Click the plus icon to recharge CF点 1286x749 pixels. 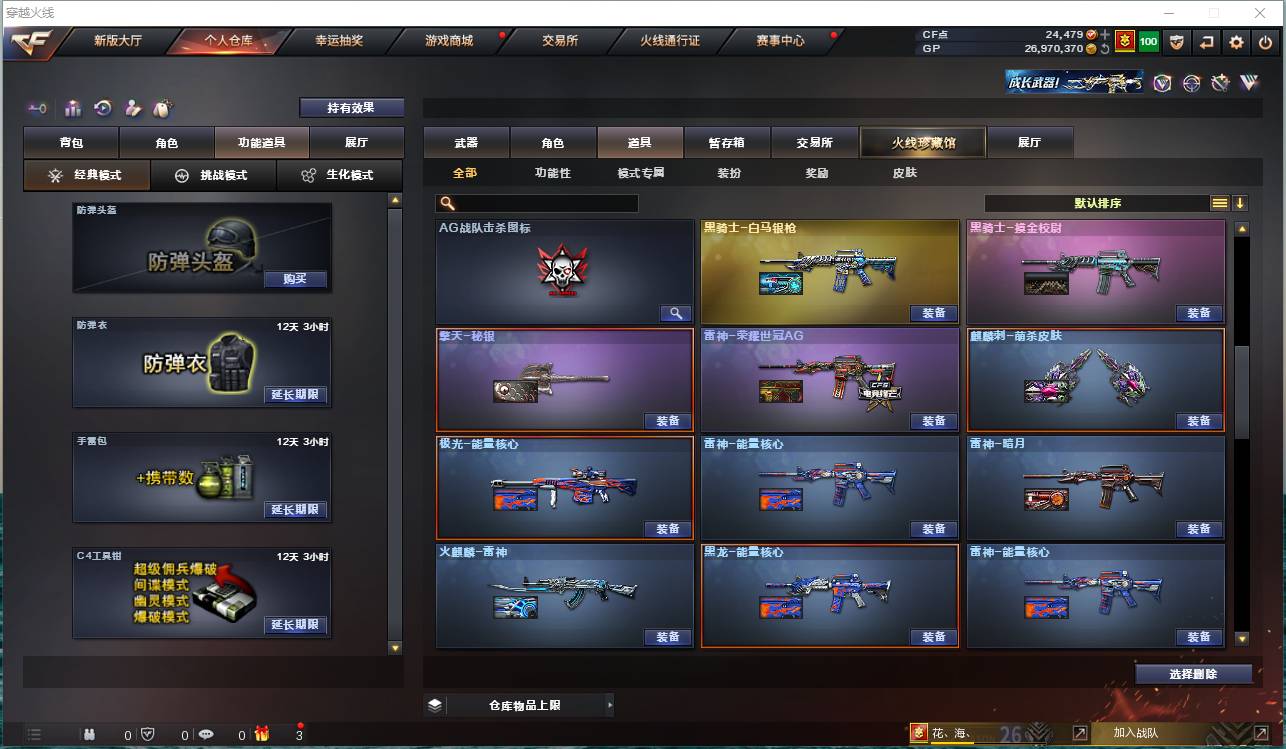point(1106,33)
